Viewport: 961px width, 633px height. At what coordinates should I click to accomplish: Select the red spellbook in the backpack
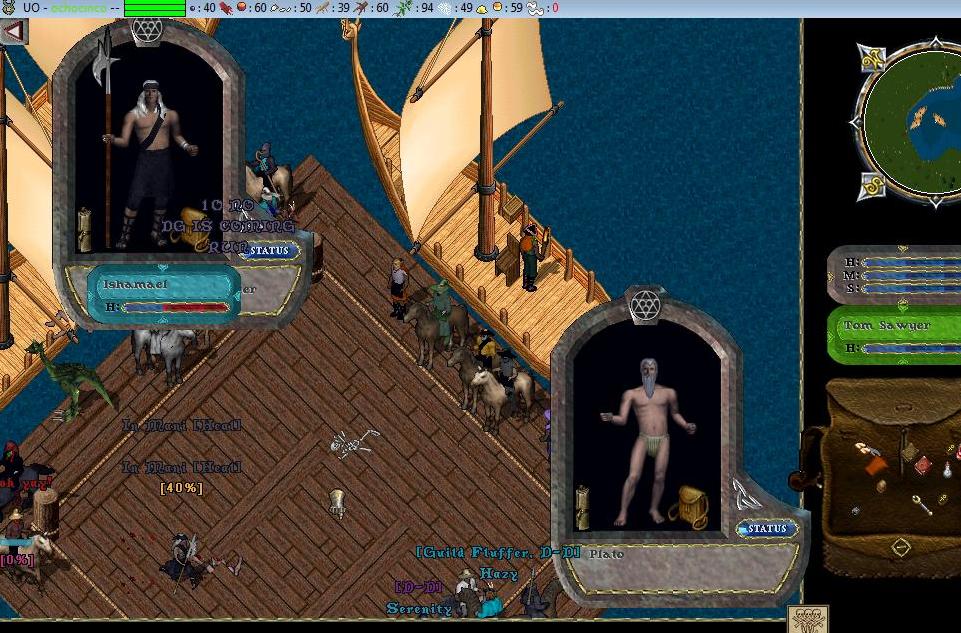(x=923, y=466)
